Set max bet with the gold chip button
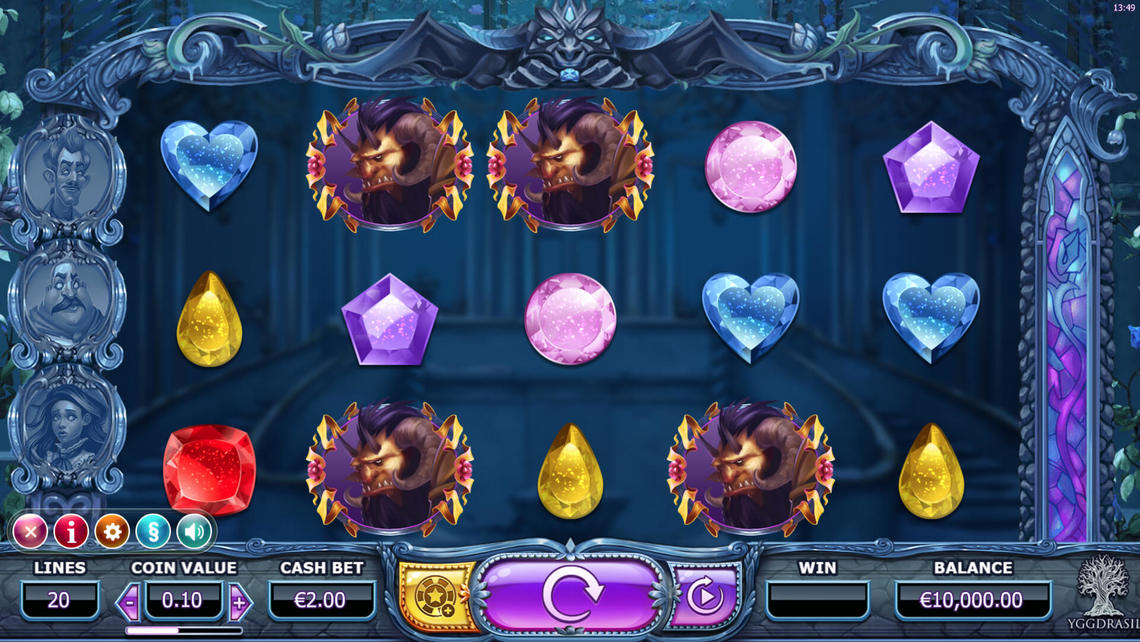The width and height of the screenshot is (1140, 642). (x=436, y=598)
